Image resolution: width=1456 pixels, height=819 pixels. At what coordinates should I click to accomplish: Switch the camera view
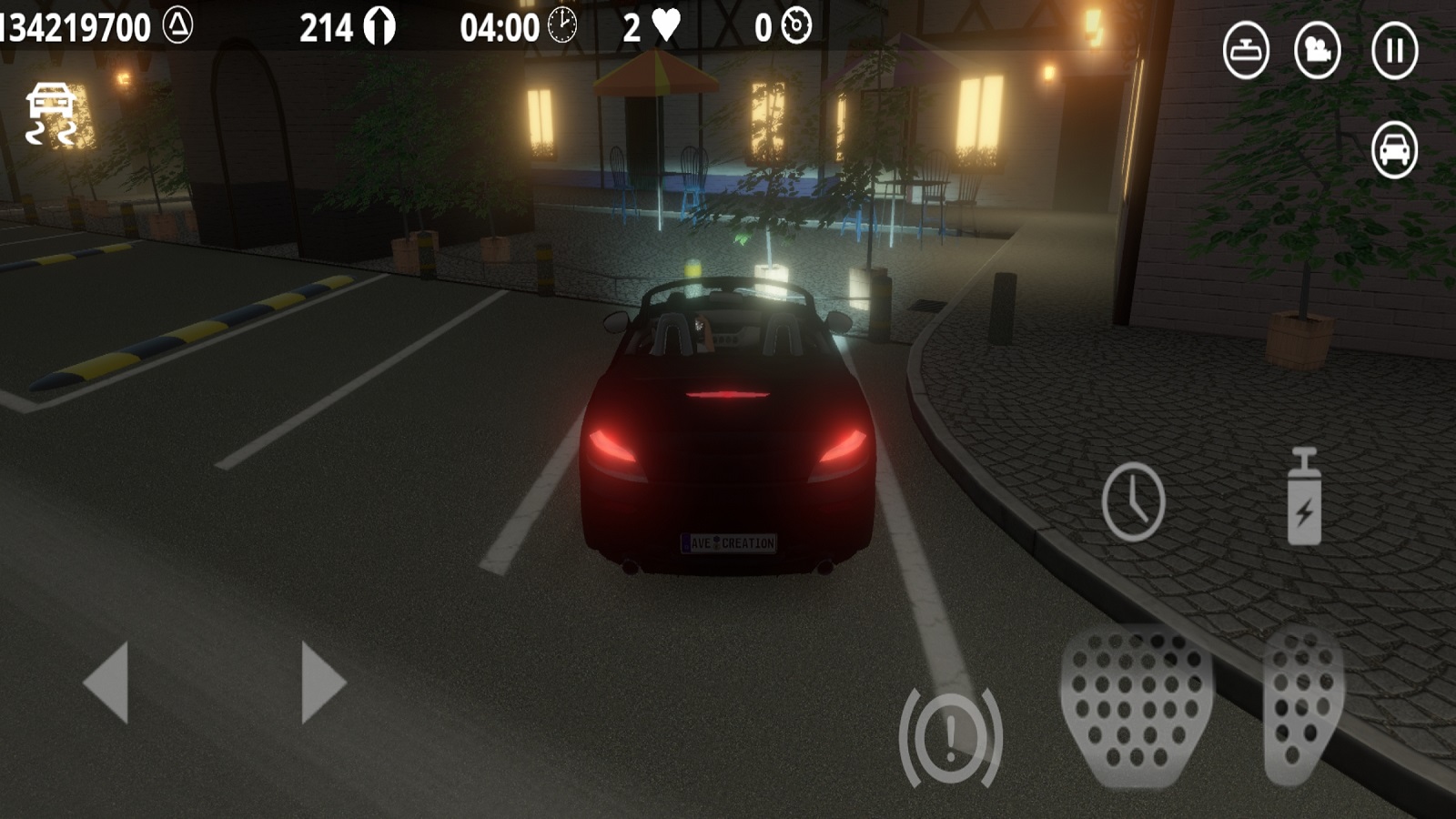pyautogui.click(x=1317, y=50)
